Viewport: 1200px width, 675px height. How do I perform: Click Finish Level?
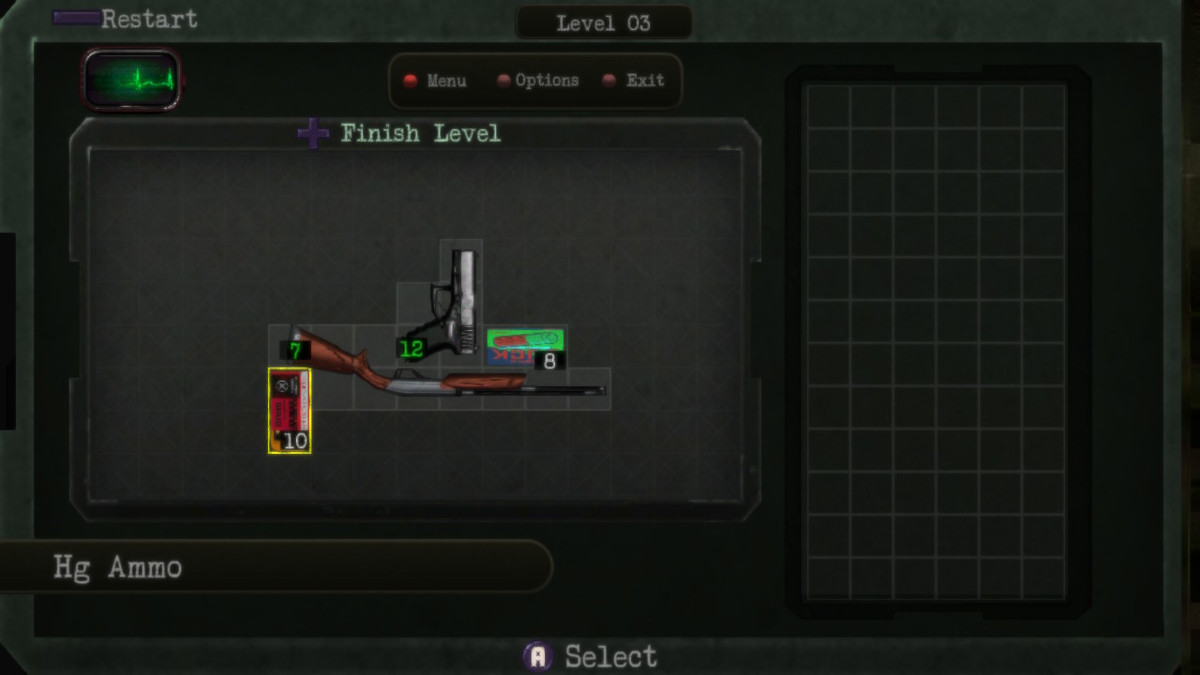419,133
